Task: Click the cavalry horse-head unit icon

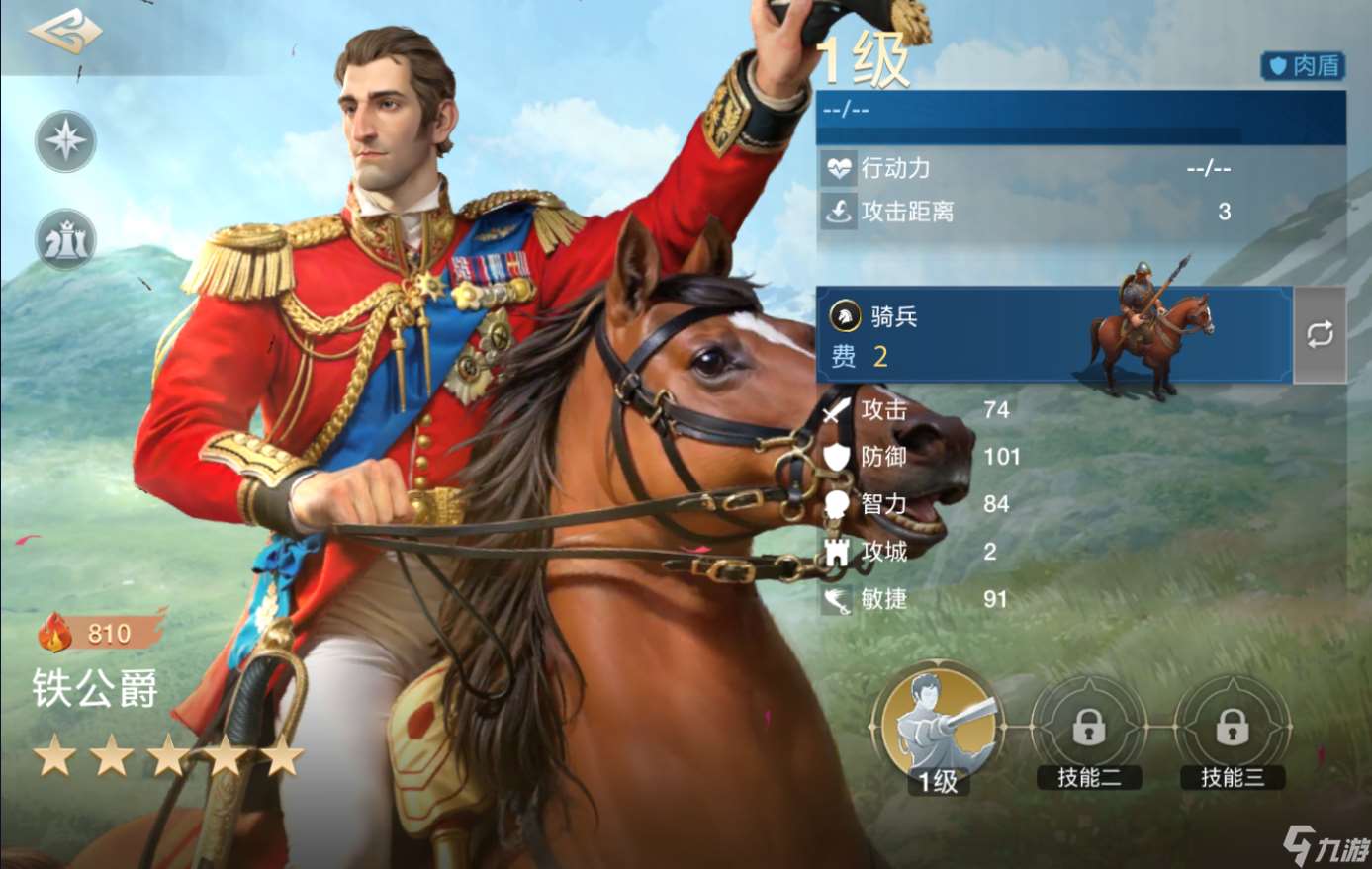Action: (x=845, y=316)
